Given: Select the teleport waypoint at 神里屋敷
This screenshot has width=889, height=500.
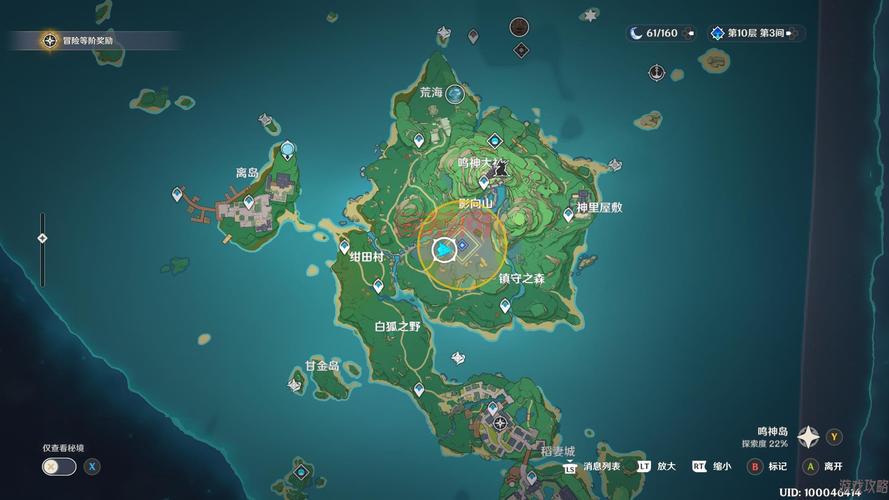Looking at the screenshot, I should [568, 213].
